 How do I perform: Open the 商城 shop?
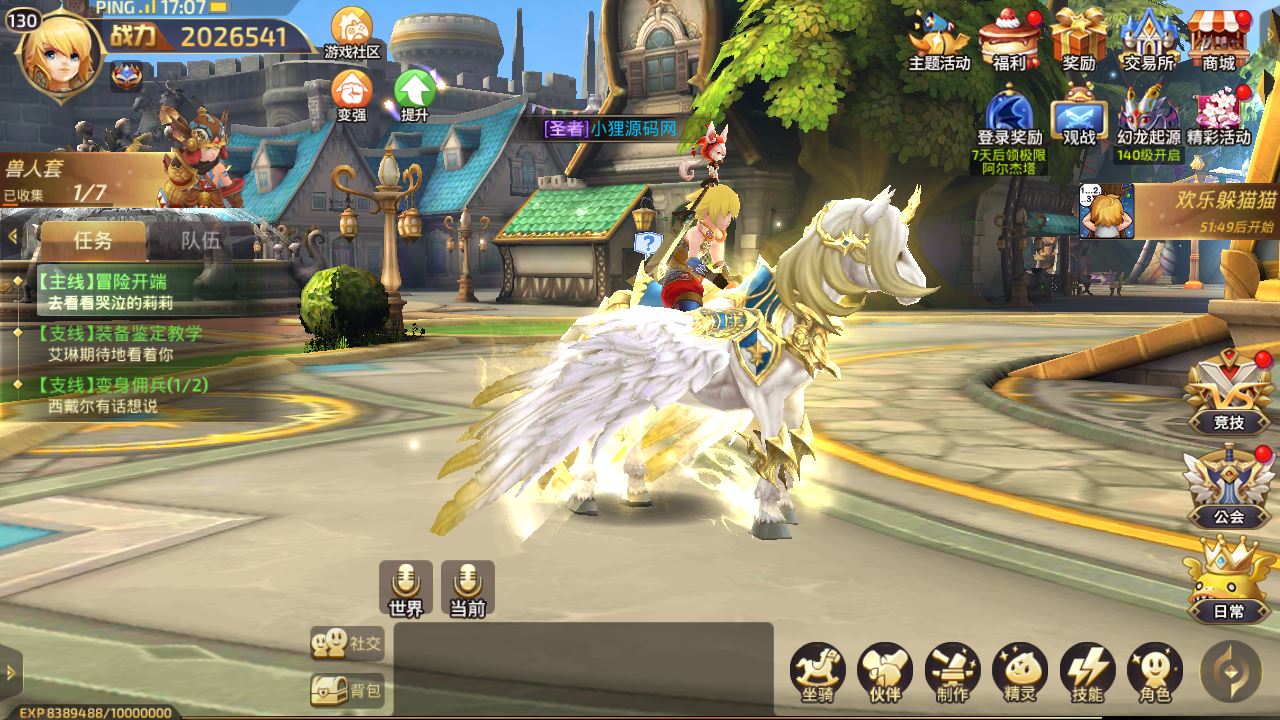[x=1219, y=38]
